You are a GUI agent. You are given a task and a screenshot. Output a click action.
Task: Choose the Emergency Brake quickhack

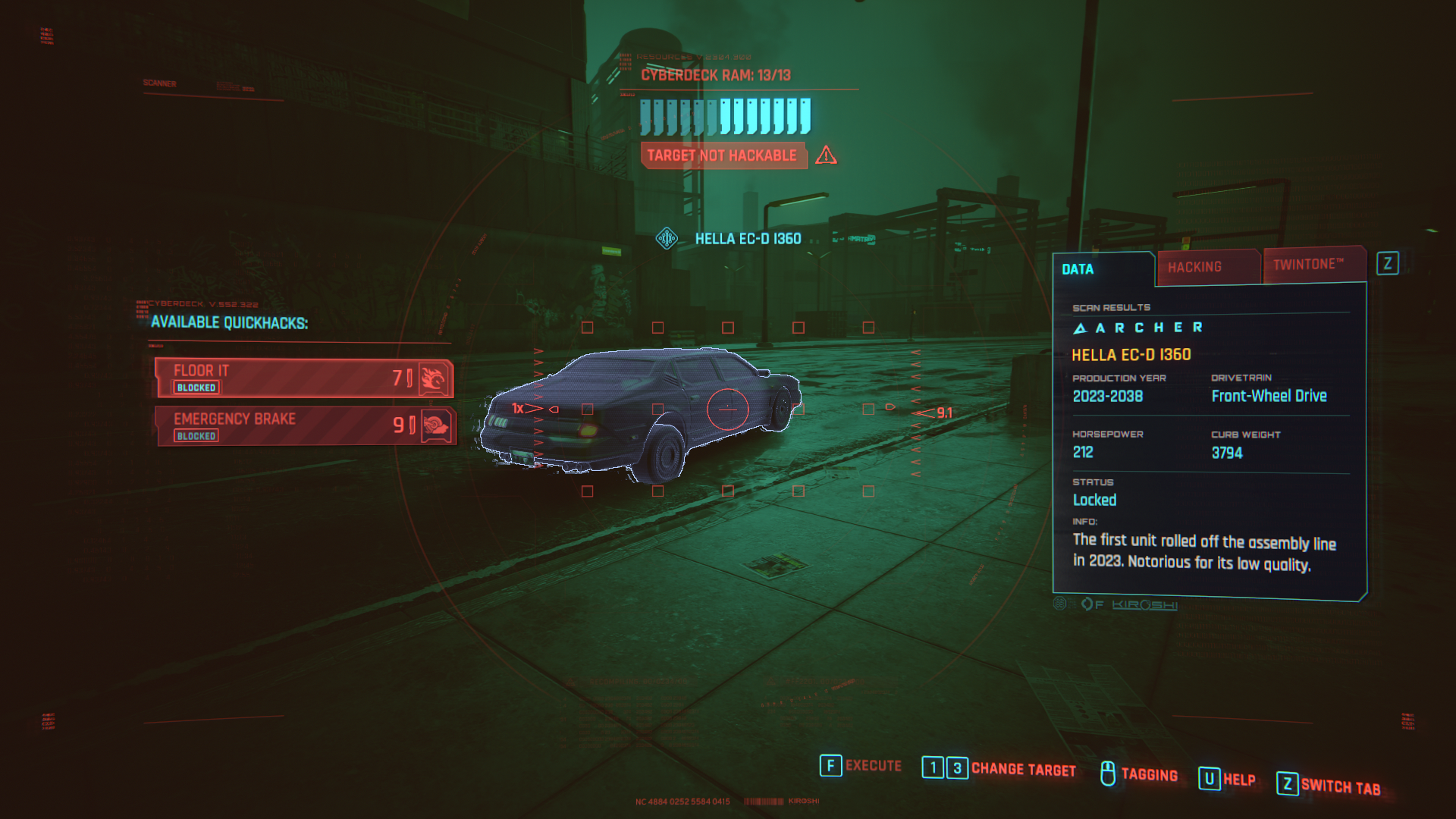coord(305,426)
